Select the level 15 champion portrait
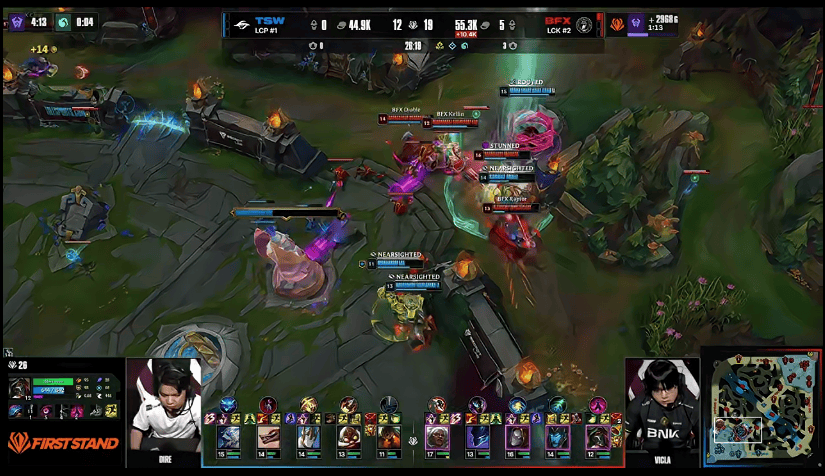 [x=227, y=437]
